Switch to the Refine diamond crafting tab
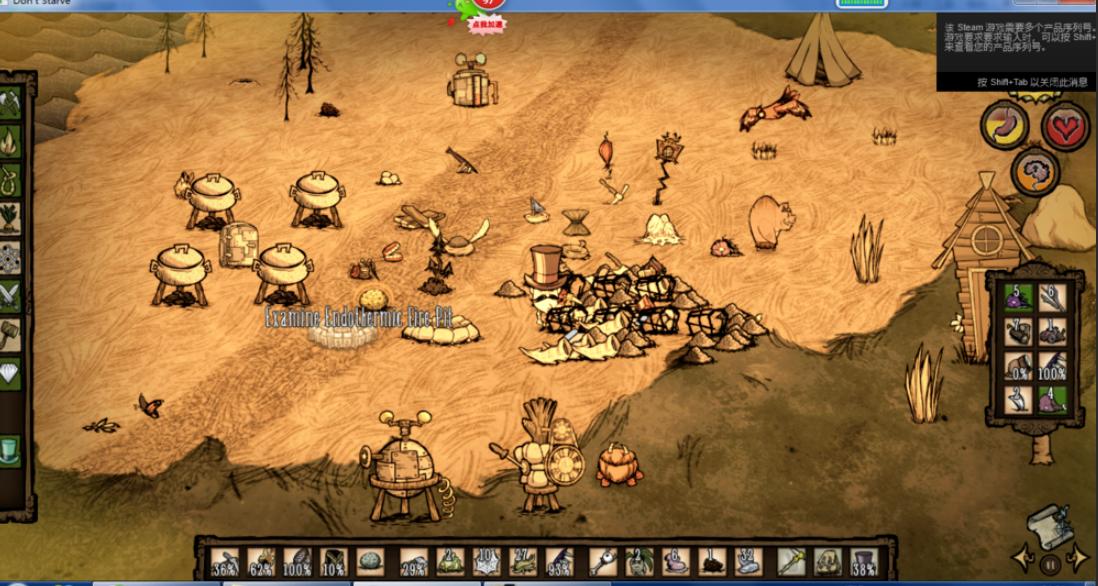This screenshot has height=586, width=1098. pos(11,371)
